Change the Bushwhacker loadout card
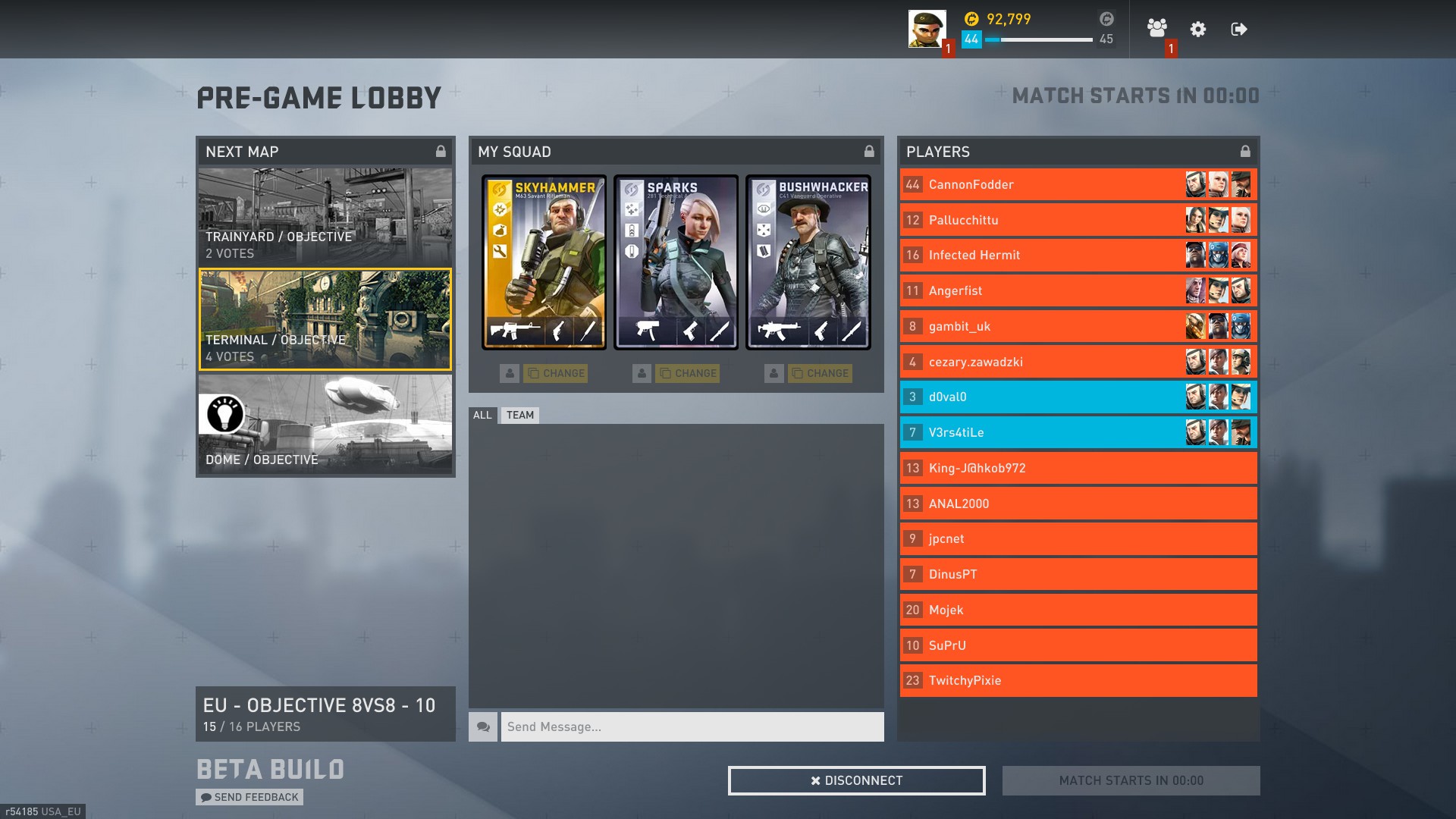Viewport: 1456px width, 819px height. click(x=820, y=373)
